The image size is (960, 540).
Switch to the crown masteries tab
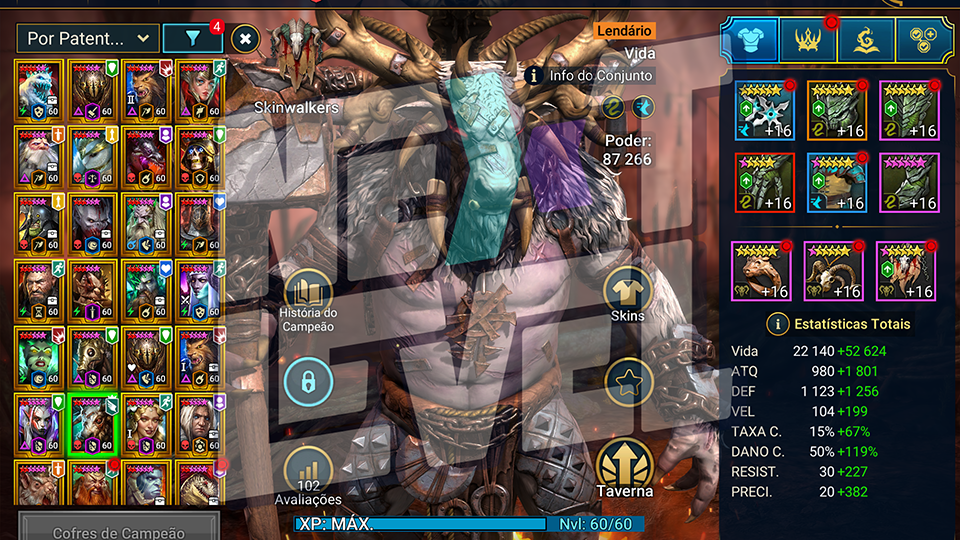point(808,38)
